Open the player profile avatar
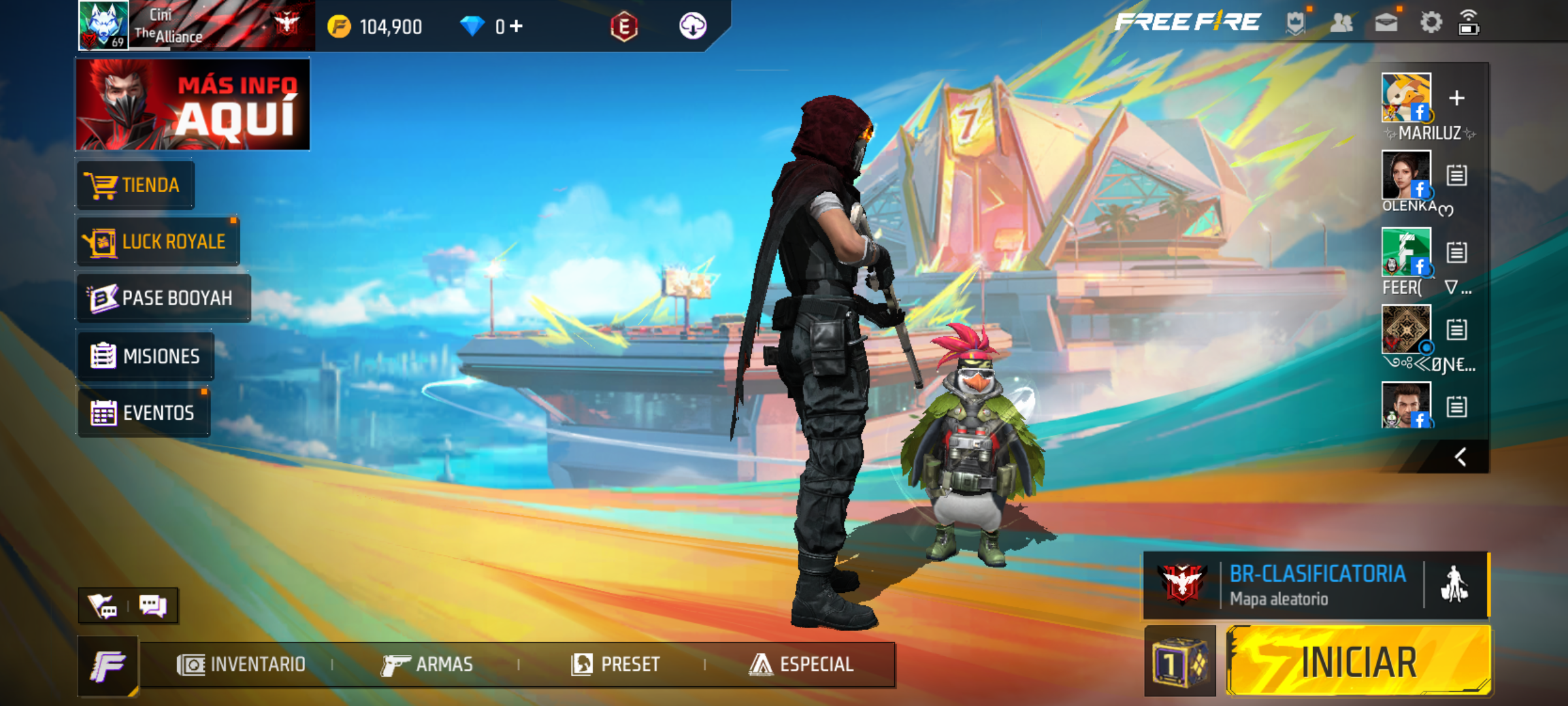This screenshot has width=1568, height=706. 103,25
